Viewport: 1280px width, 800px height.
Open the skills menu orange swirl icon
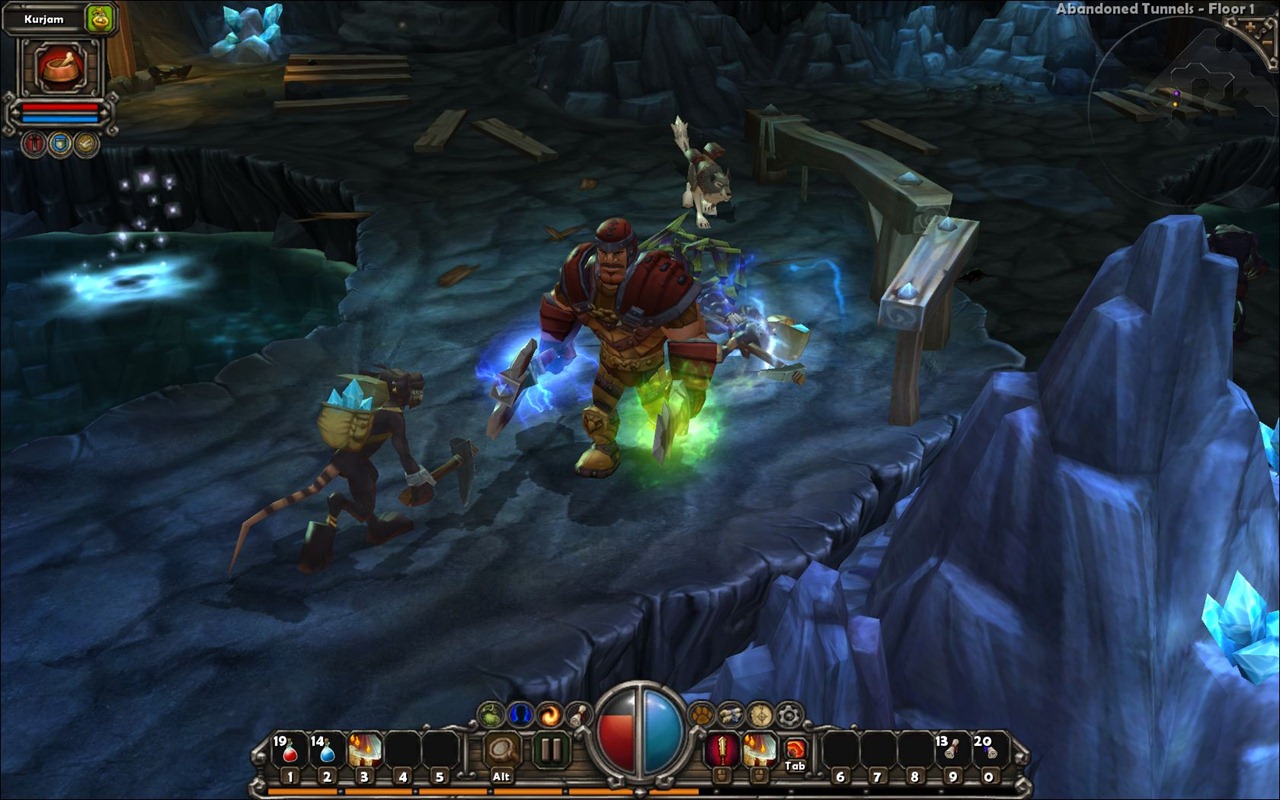pos(549,714)
